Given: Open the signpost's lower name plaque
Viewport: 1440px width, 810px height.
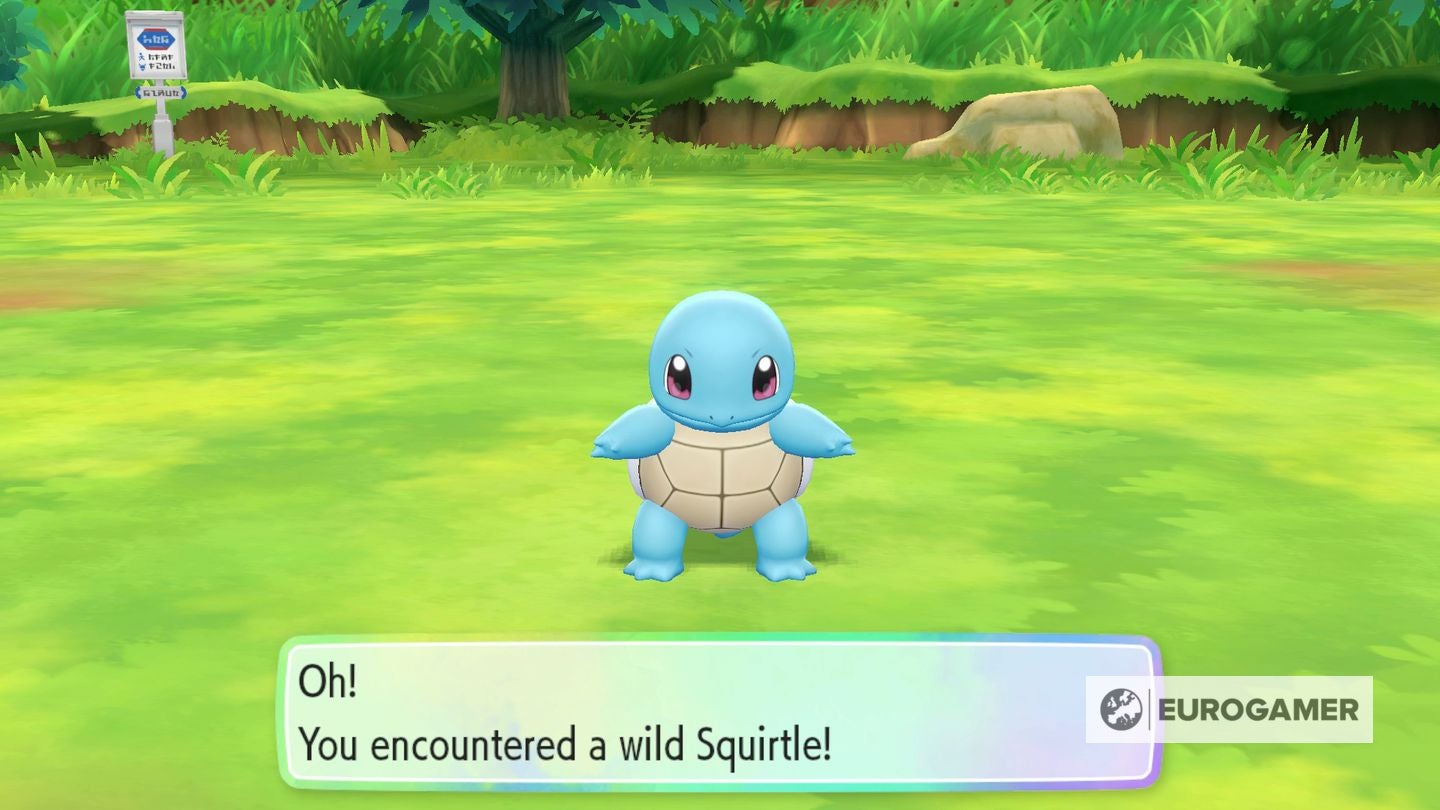Looking at the screenshot, I should [x=160, y=92].
